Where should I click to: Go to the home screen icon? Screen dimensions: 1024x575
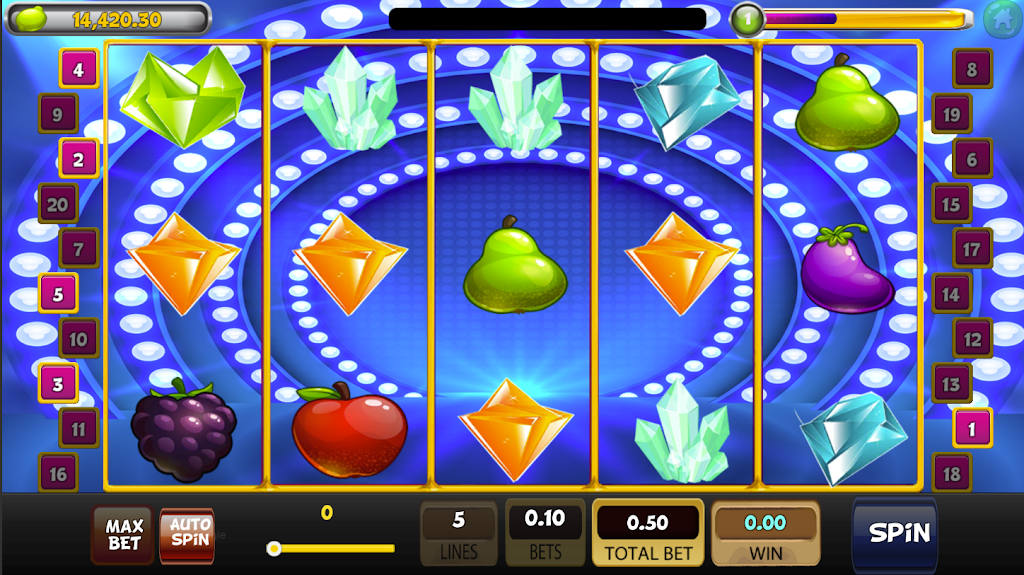tap(1002, 19)
